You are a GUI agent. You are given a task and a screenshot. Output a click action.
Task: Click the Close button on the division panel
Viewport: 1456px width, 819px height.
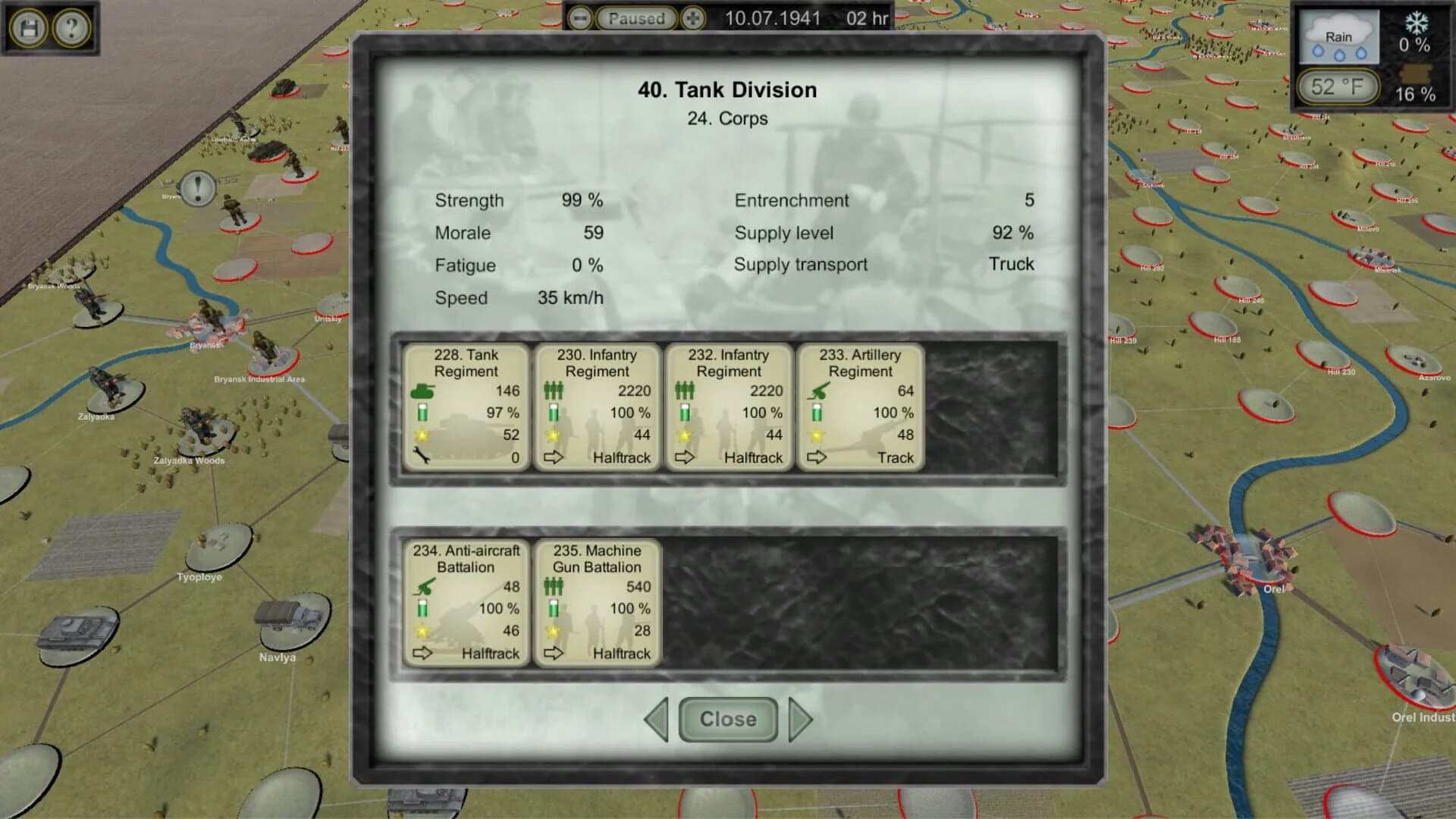pos(727,719)
